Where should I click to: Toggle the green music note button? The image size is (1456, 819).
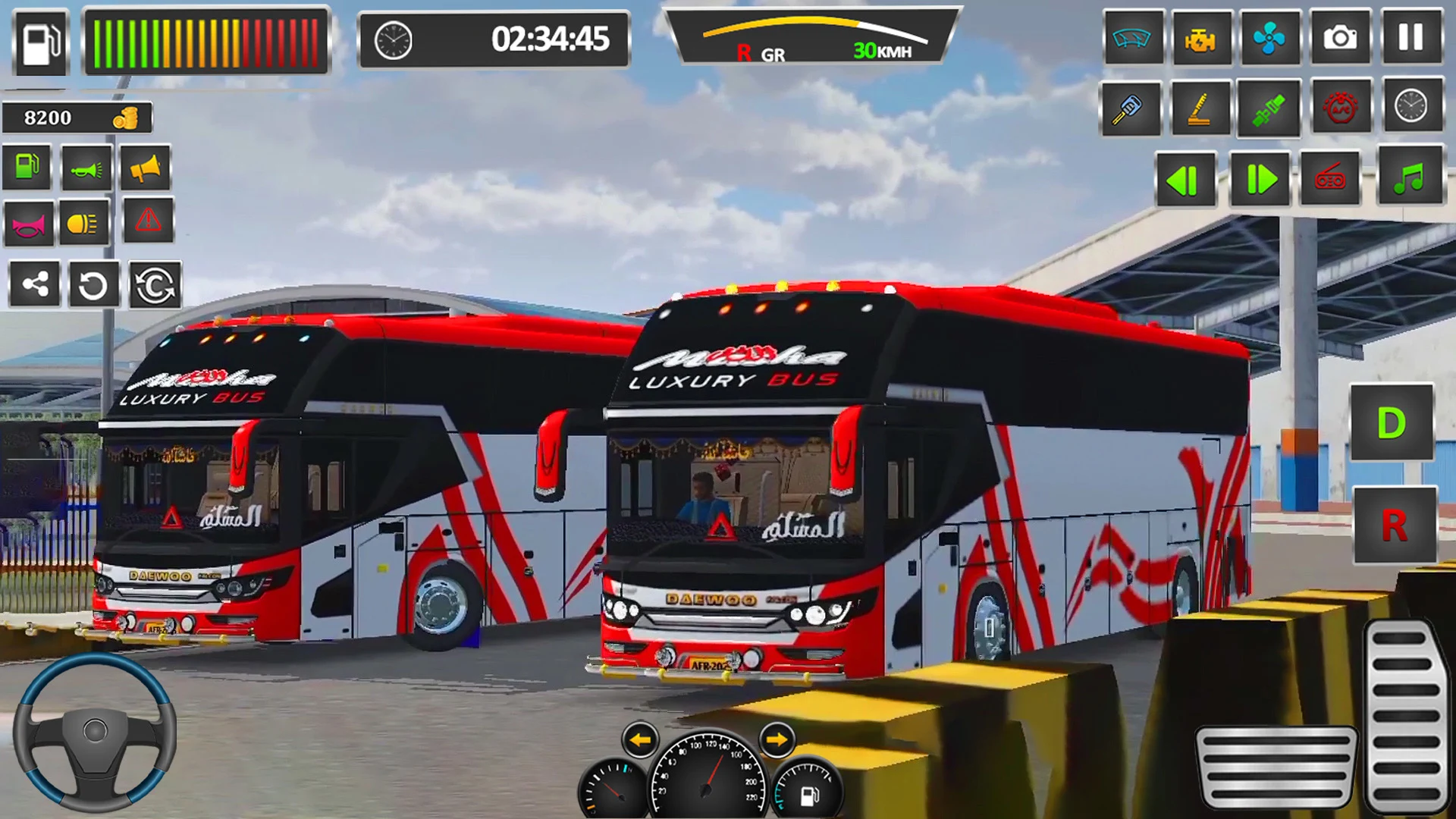[1409, 180]
